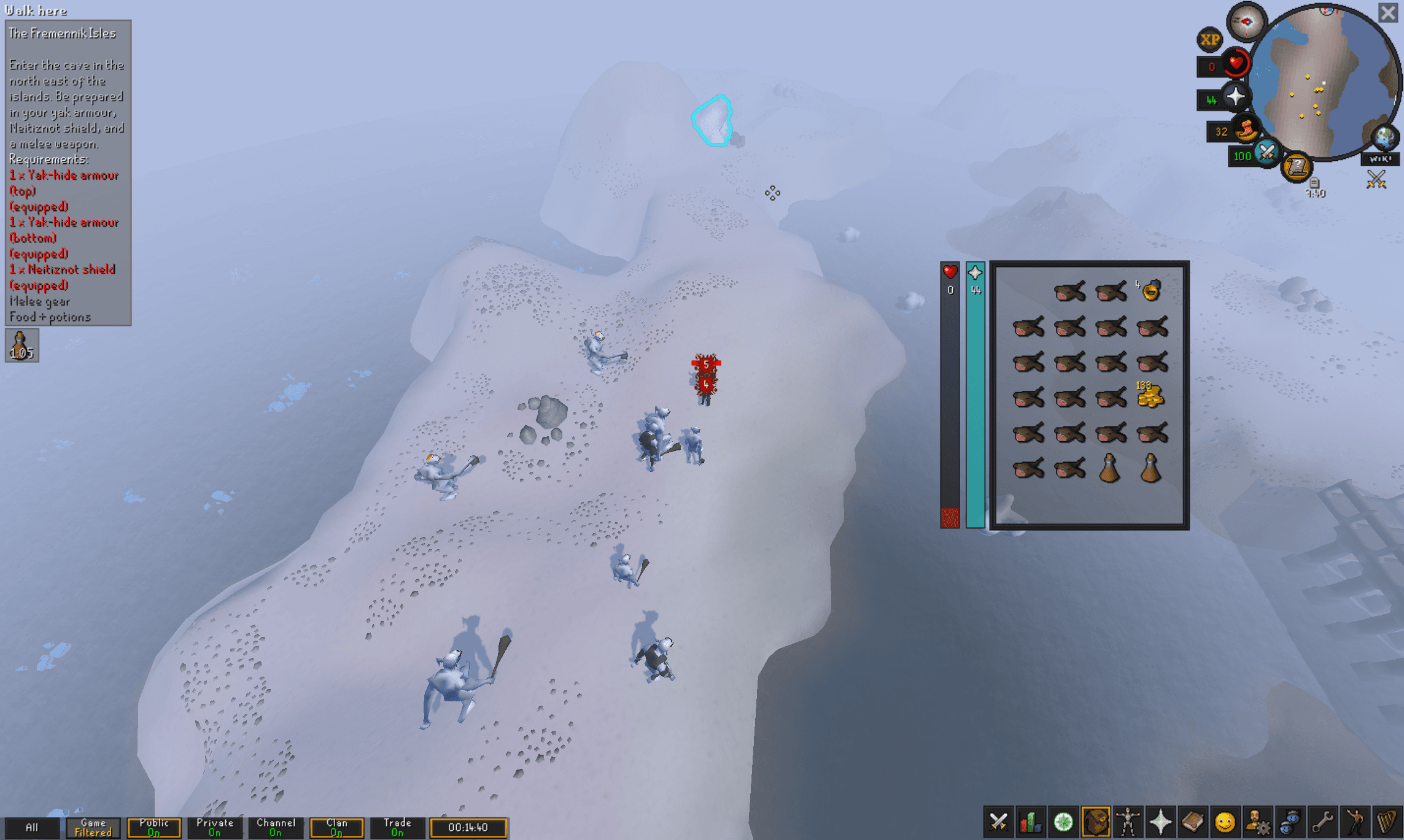Image resolution: width=1404 pixels, height=840 pixels.
Task: Switch to the Skills stats tab
Action: (1031, 822)
